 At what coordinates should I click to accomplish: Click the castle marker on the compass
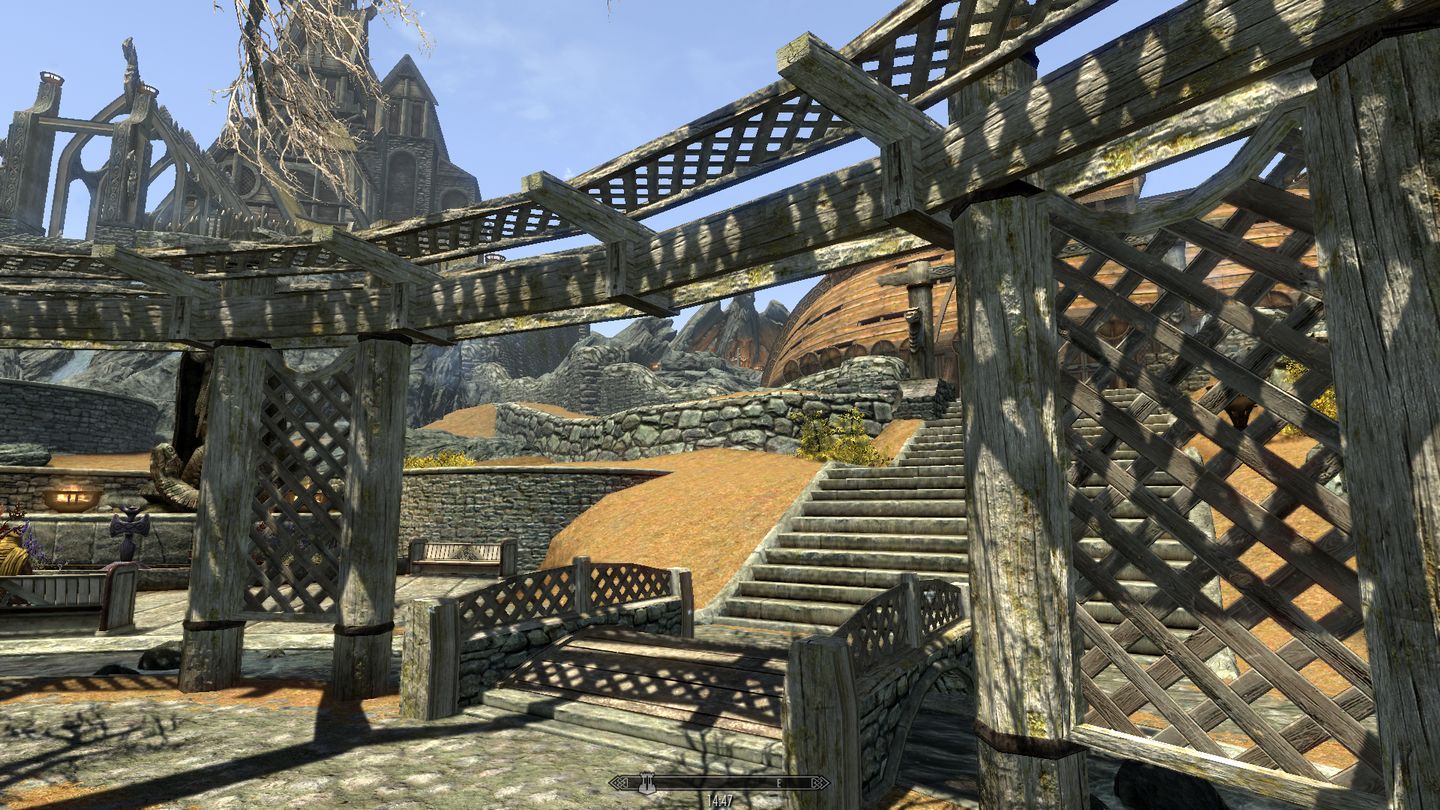point(647,784)
